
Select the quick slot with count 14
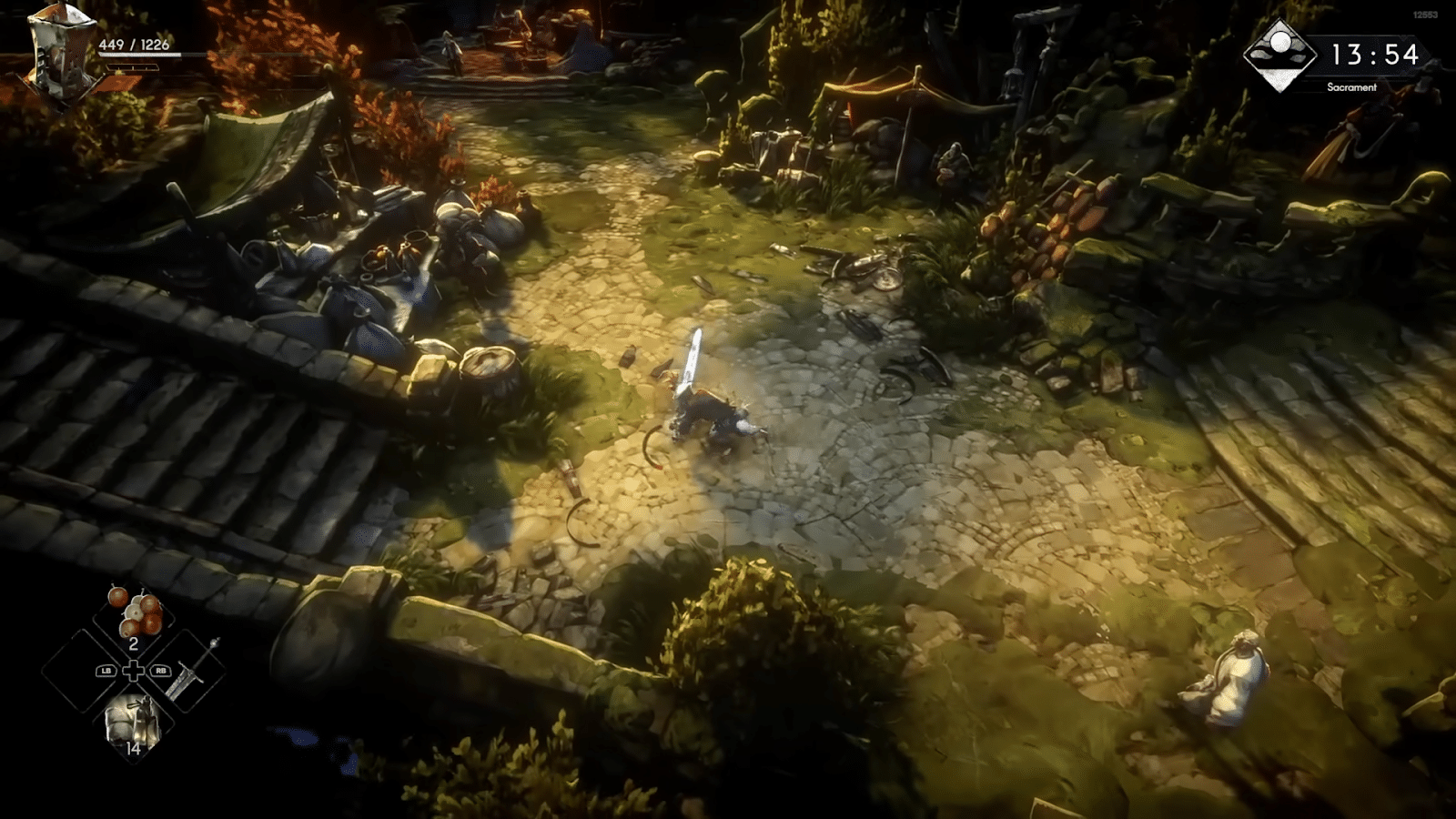coord(133,725)
